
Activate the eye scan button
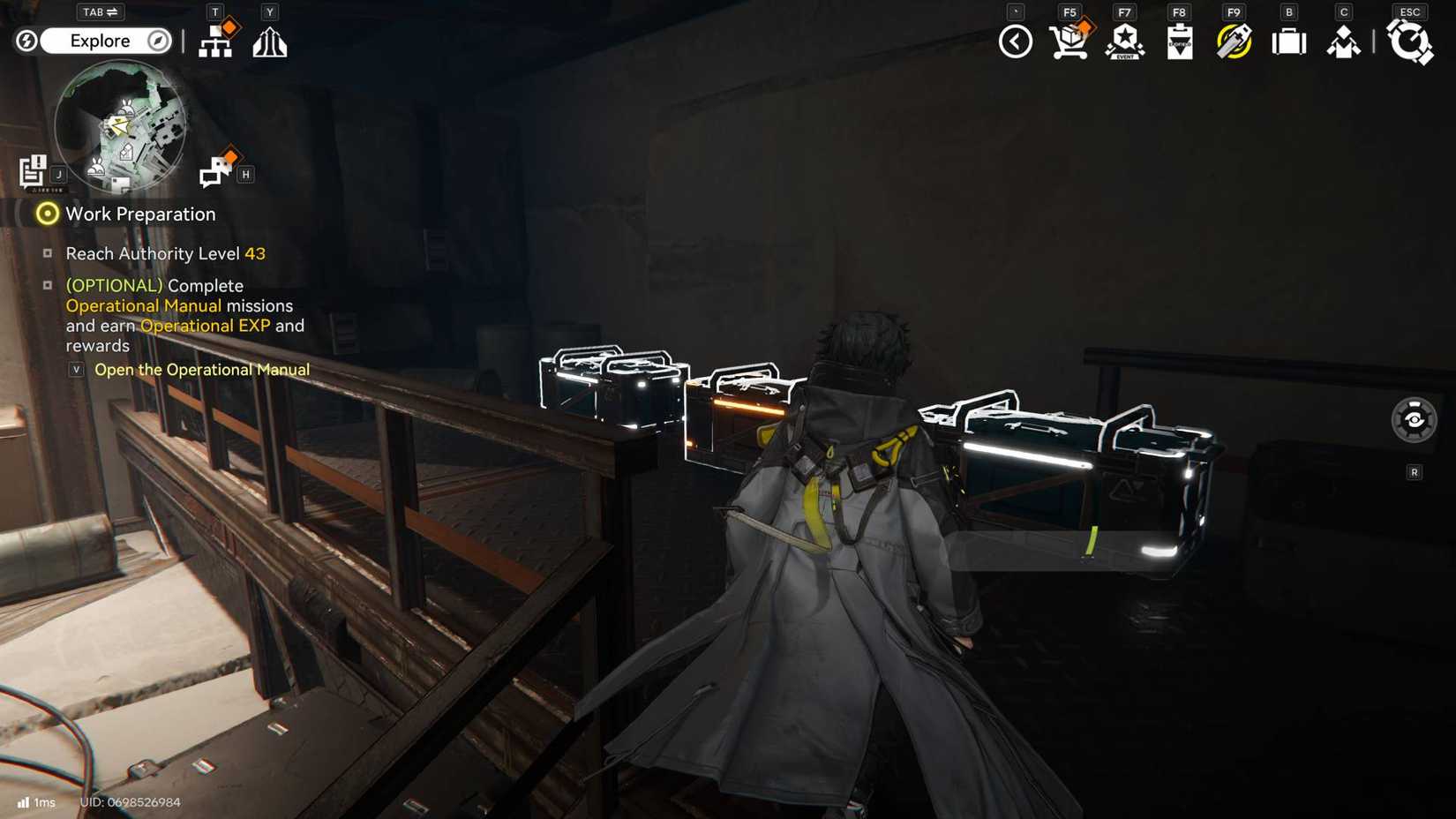coord(1414,420)
